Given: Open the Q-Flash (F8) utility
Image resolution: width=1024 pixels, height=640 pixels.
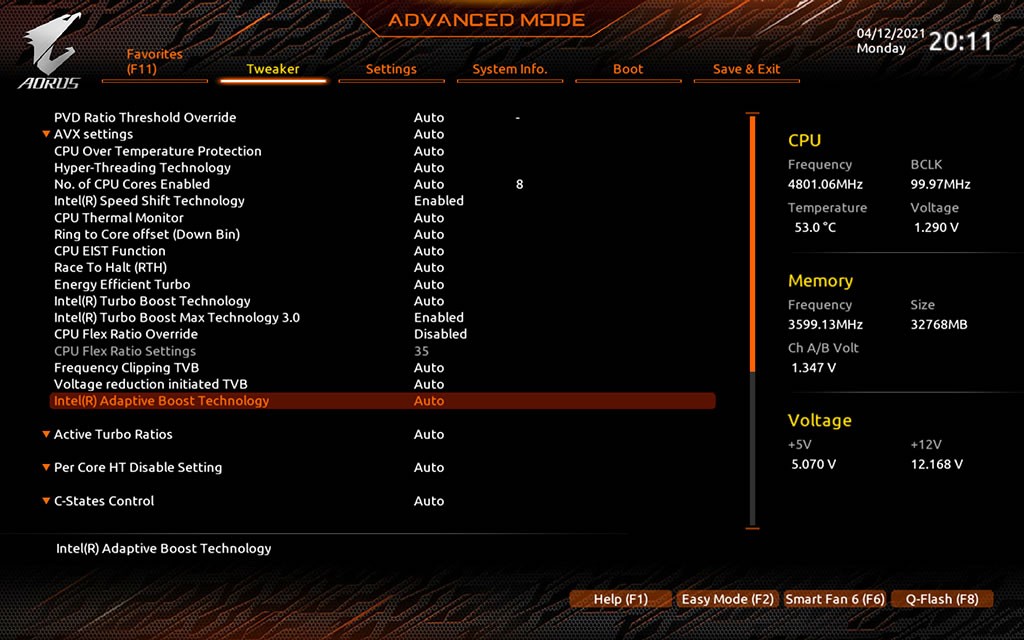Looking at the screenshot, I should pos(942,599).
